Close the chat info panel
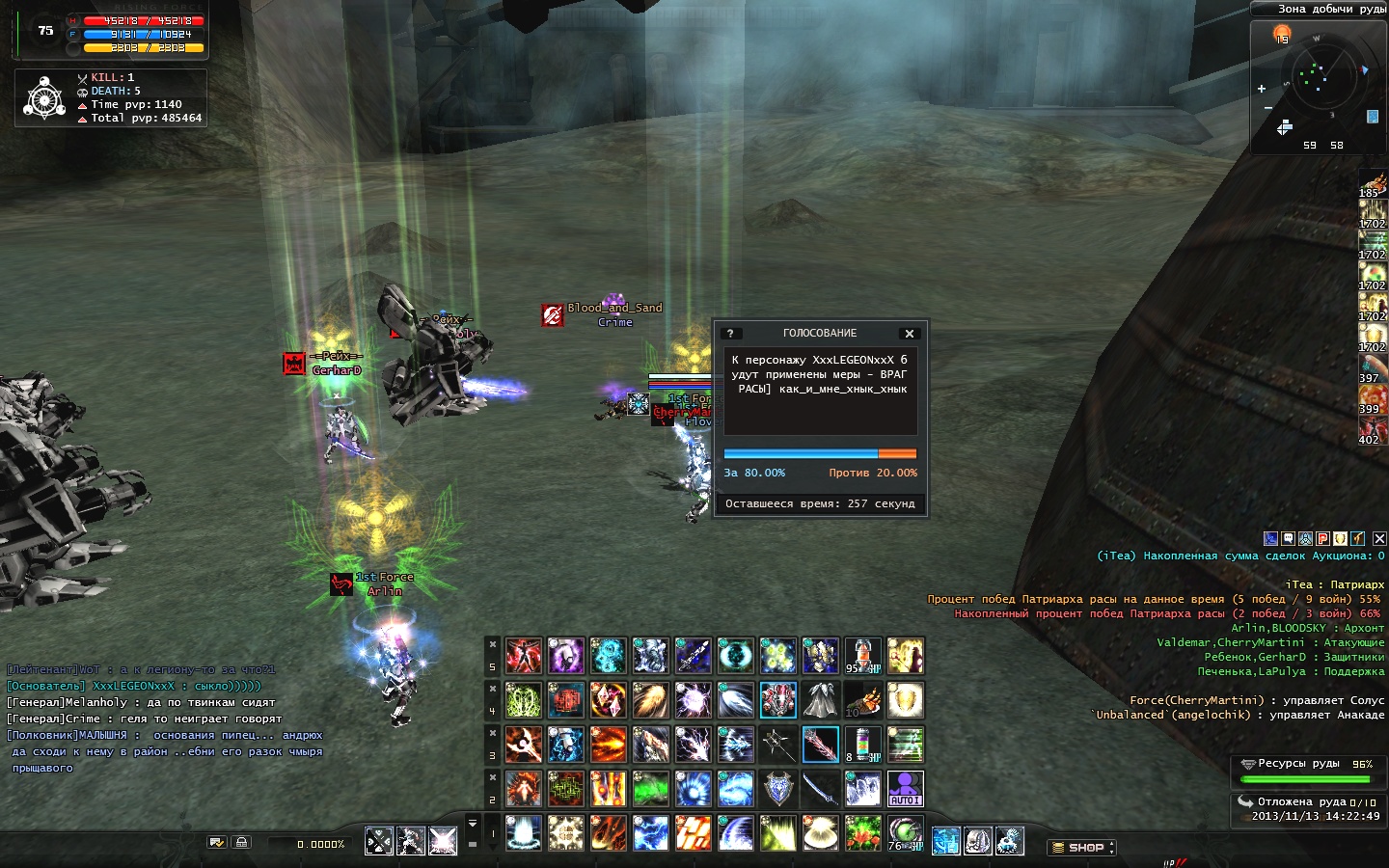 coord(1379,538)
